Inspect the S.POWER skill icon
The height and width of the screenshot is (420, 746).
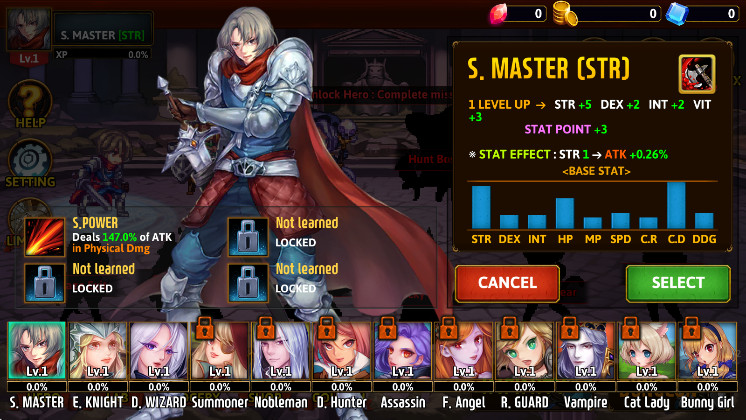(44, 234)
